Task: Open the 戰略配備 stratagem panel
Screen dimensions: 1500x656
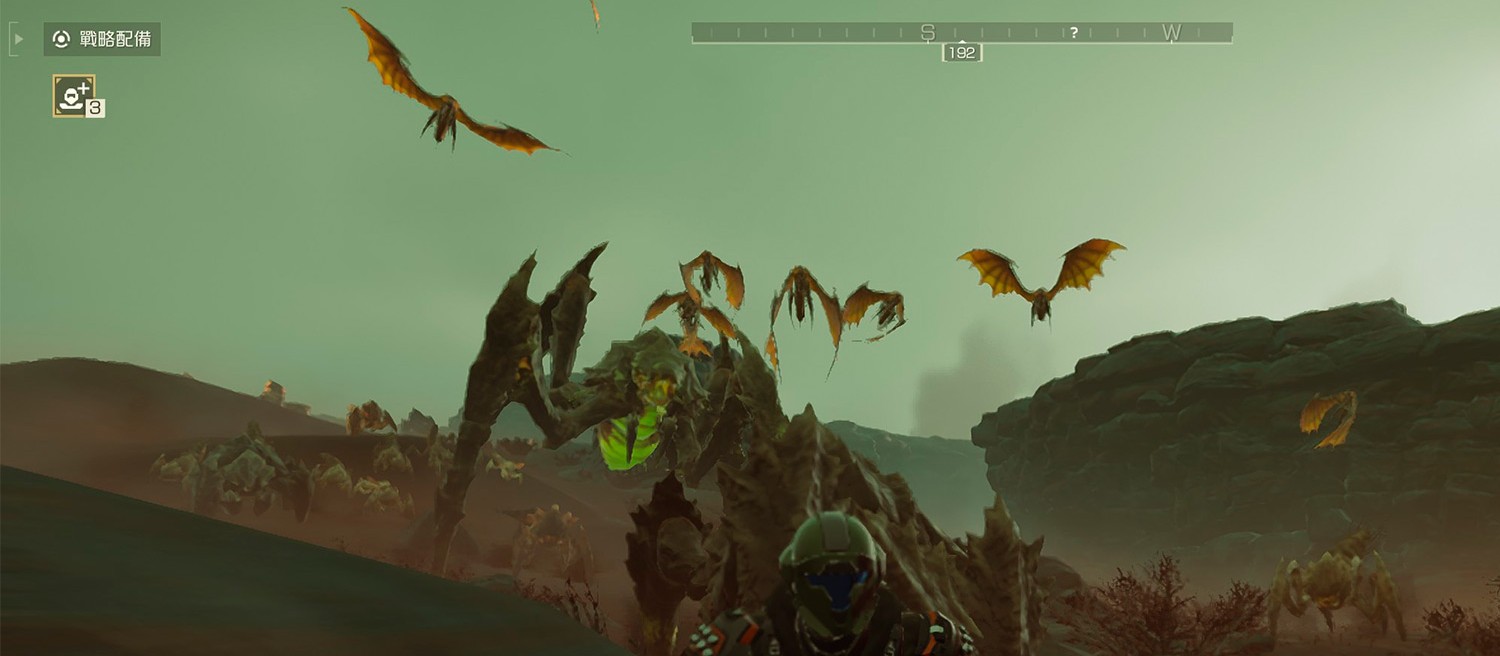Action: 102,39
